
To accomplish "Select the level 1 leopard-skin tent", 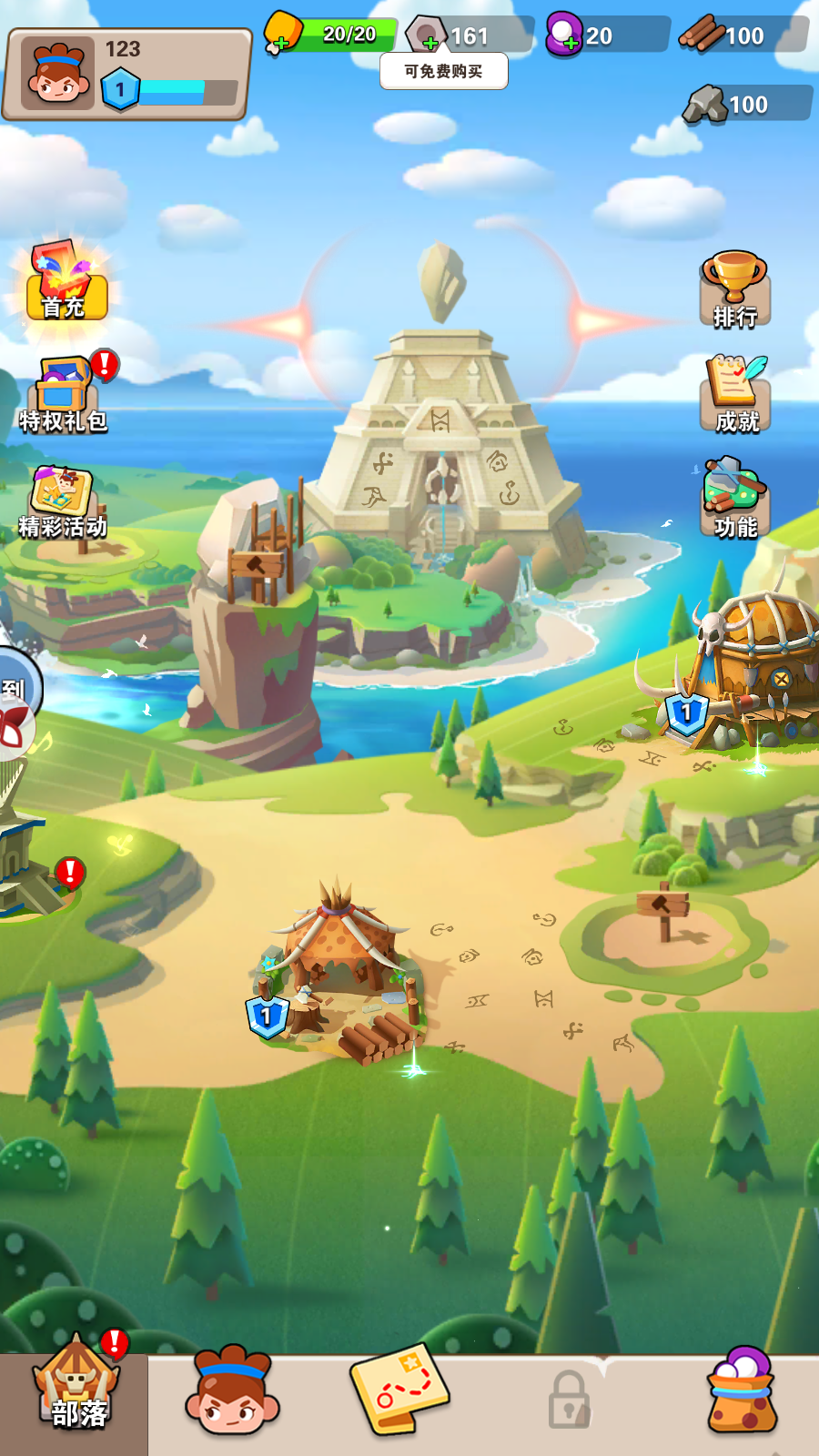I will (341, 965).
